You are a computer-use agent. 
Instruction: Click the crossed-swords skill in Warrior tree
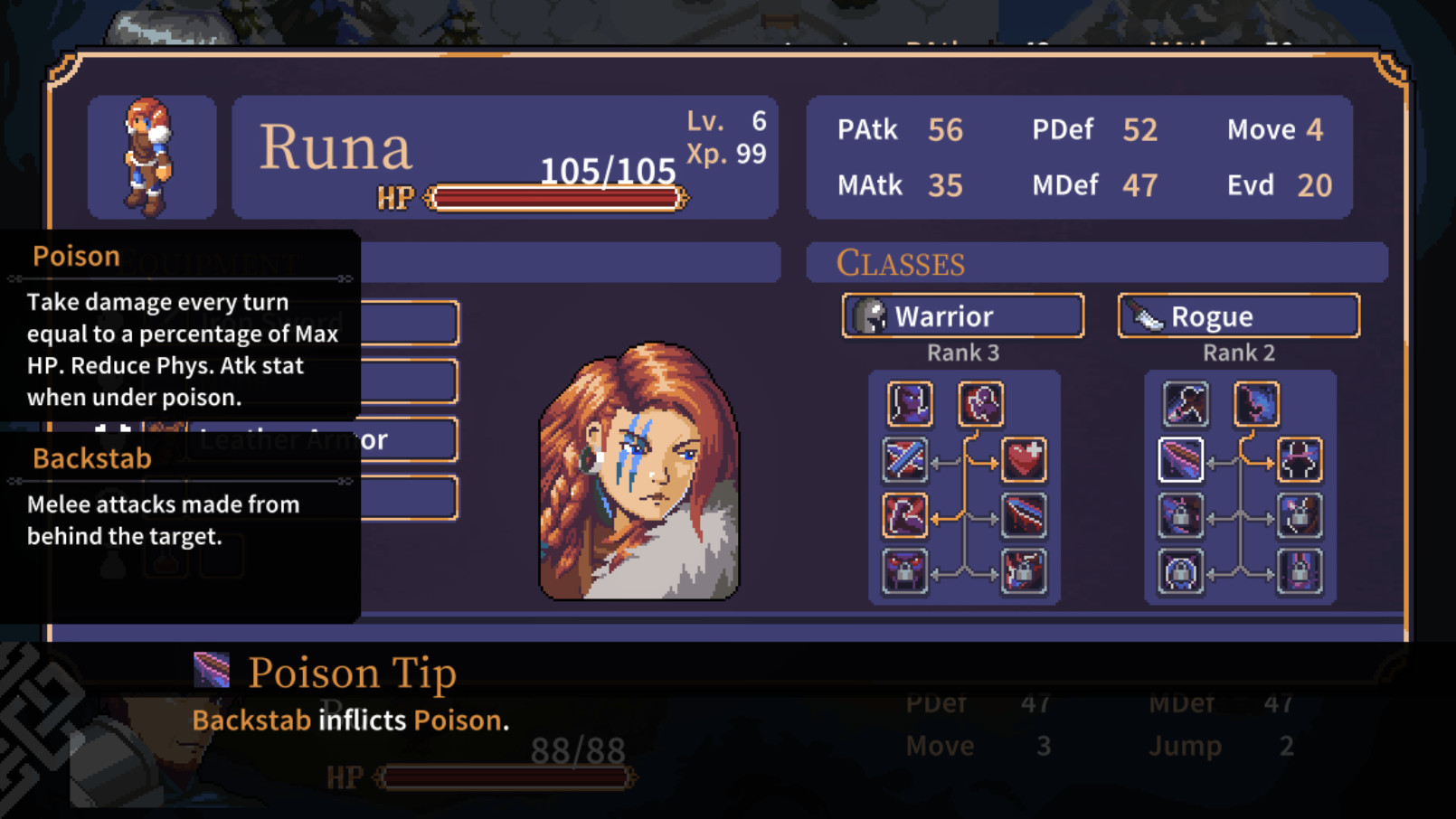(905, 459)
